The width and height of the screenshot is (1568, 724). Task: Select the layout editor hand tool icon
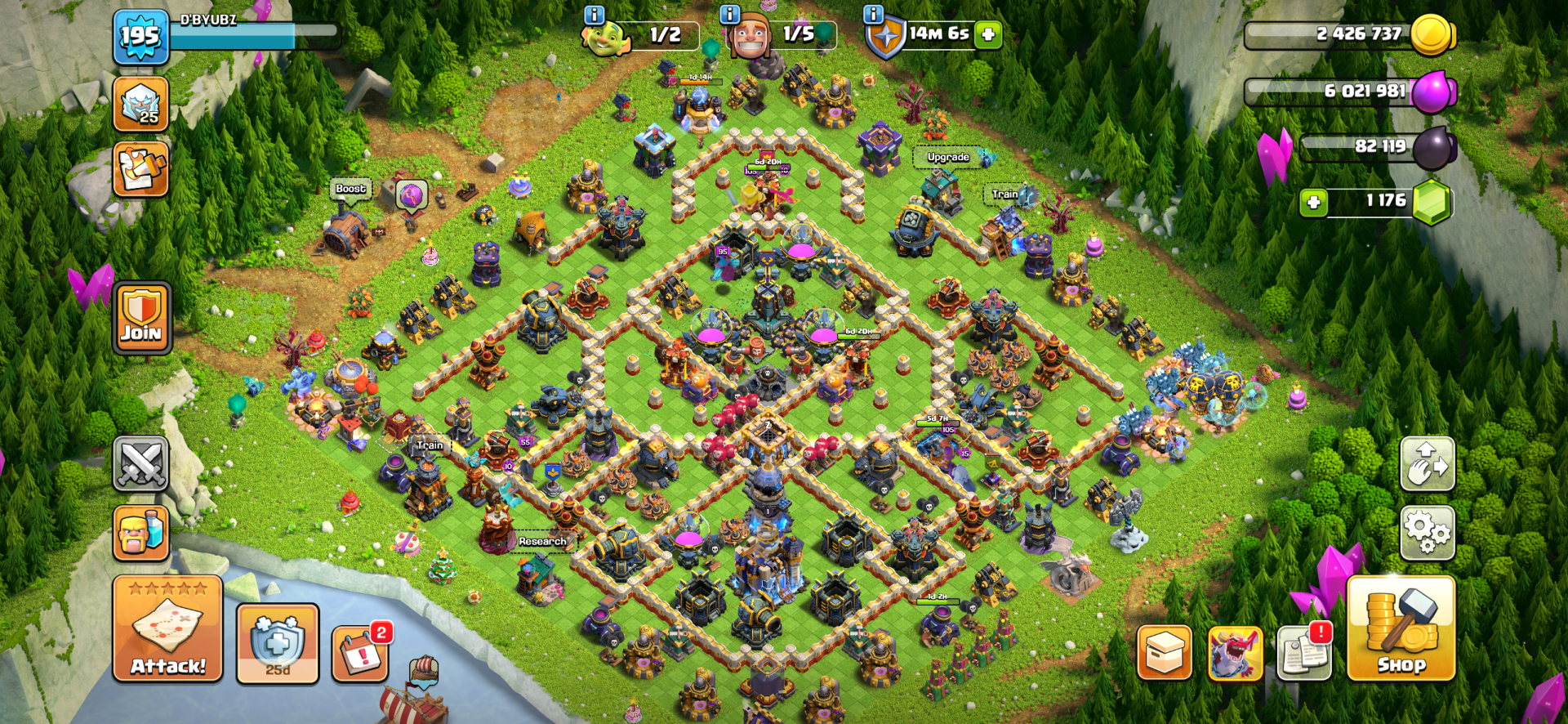(x=1427, y=464)
